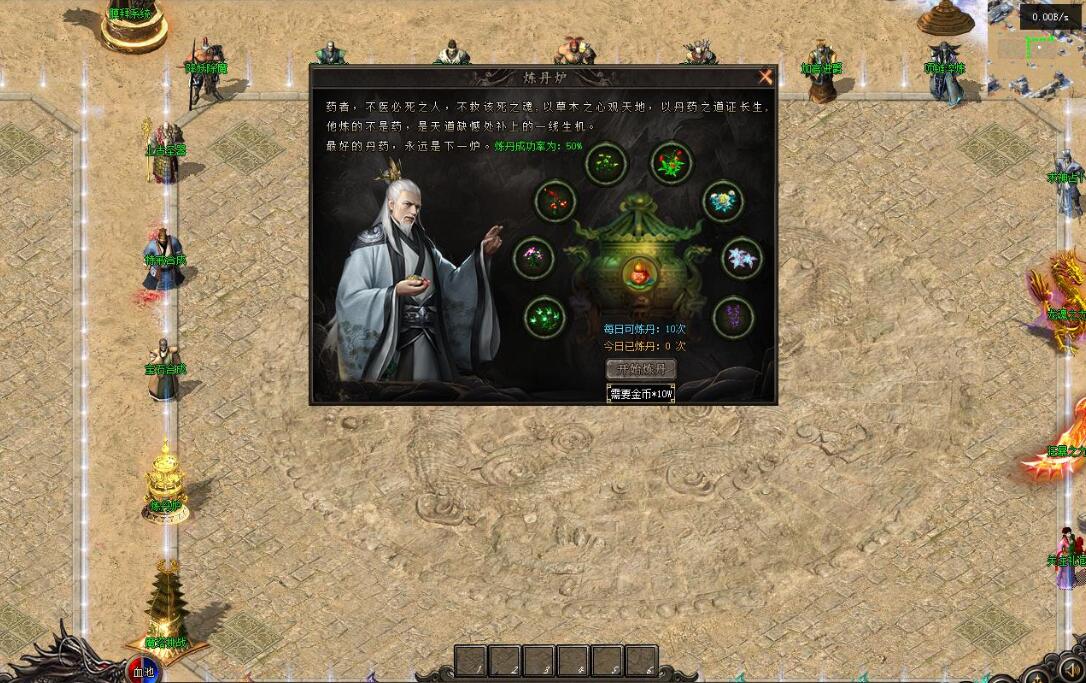Choose the purple lavender herb ingredient
The height and width of the screenshot is (683, 1086).
click(x=733, y=316)
